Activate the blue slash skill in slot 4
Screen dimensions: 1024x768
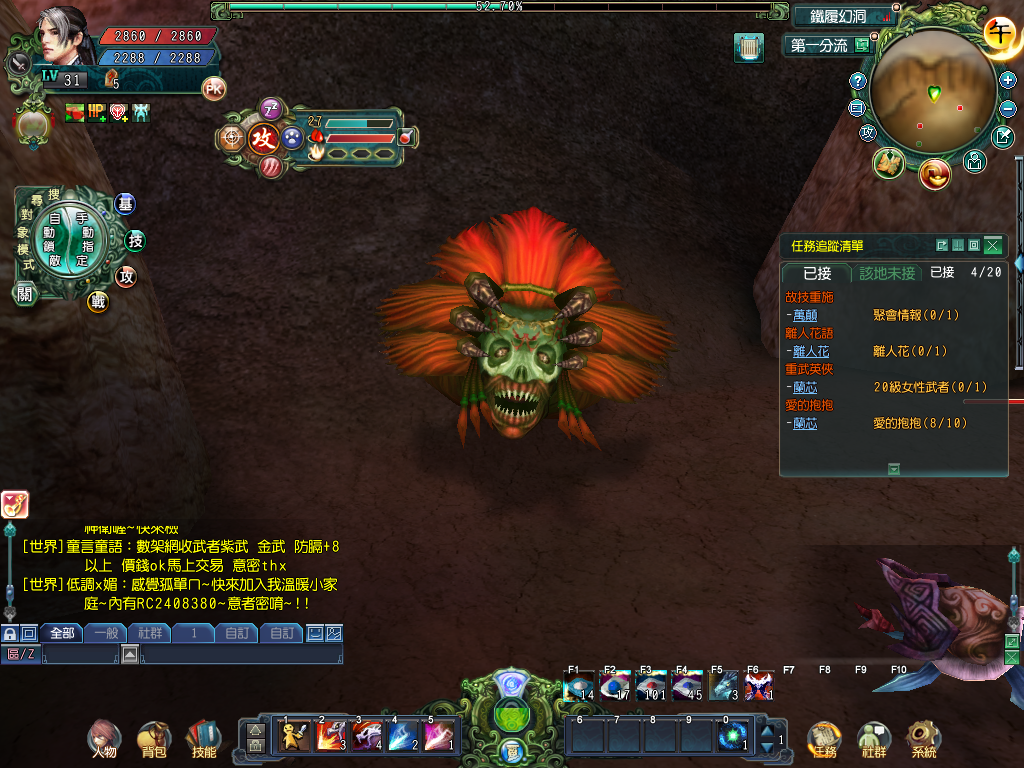point(403,736)
